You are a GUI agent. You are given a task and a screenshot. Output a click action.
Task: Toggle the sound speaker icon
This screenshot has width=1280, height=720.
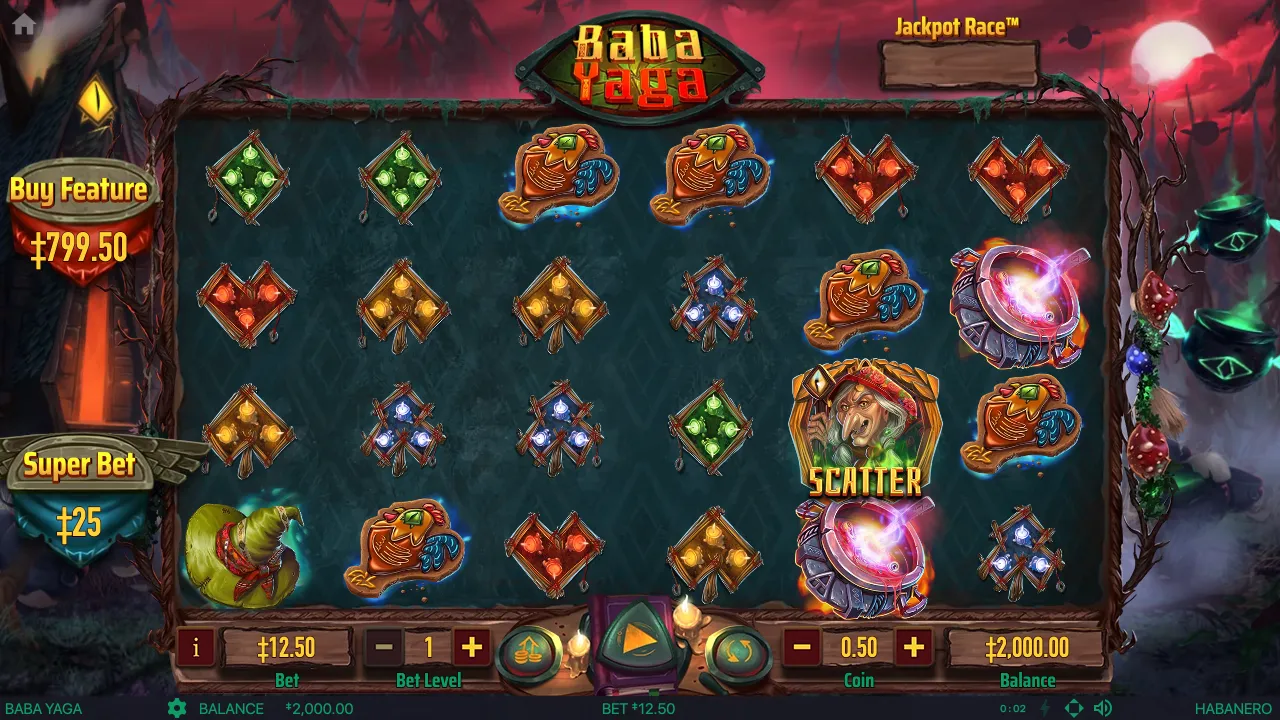1103,708
